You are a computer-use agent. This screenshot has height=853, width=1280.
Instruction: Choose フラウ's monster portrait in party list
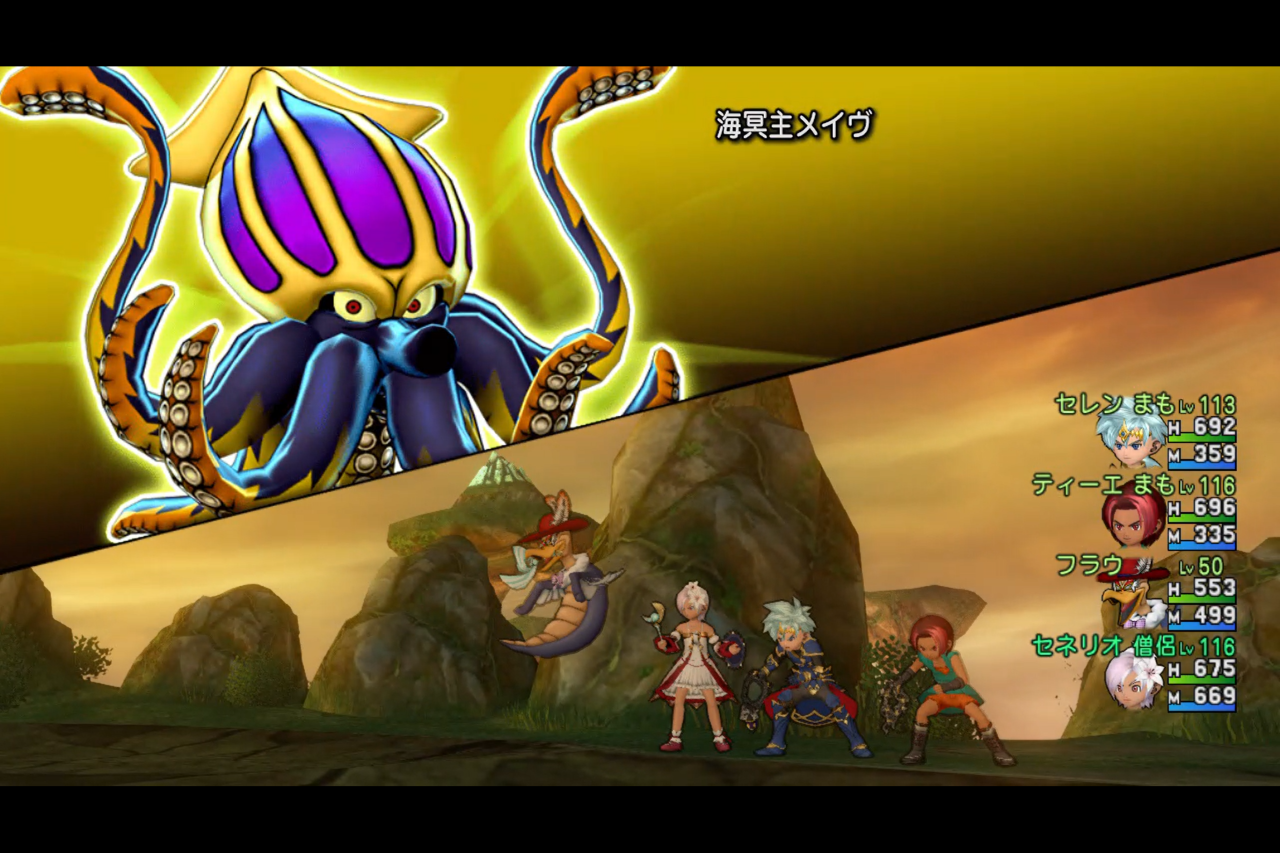tap(1130, 598)
